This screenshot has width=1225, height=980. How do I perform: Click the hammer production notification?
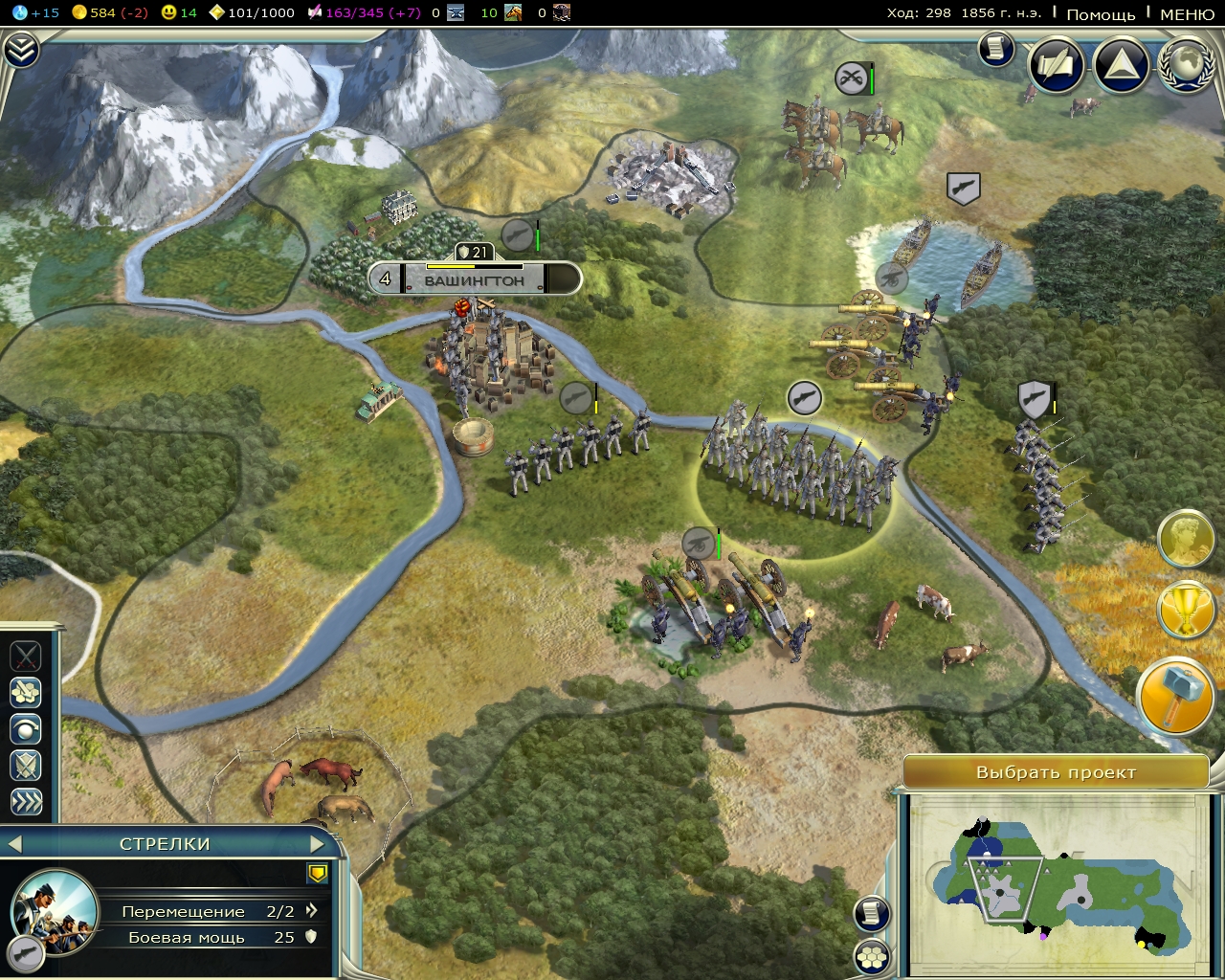1176,696
